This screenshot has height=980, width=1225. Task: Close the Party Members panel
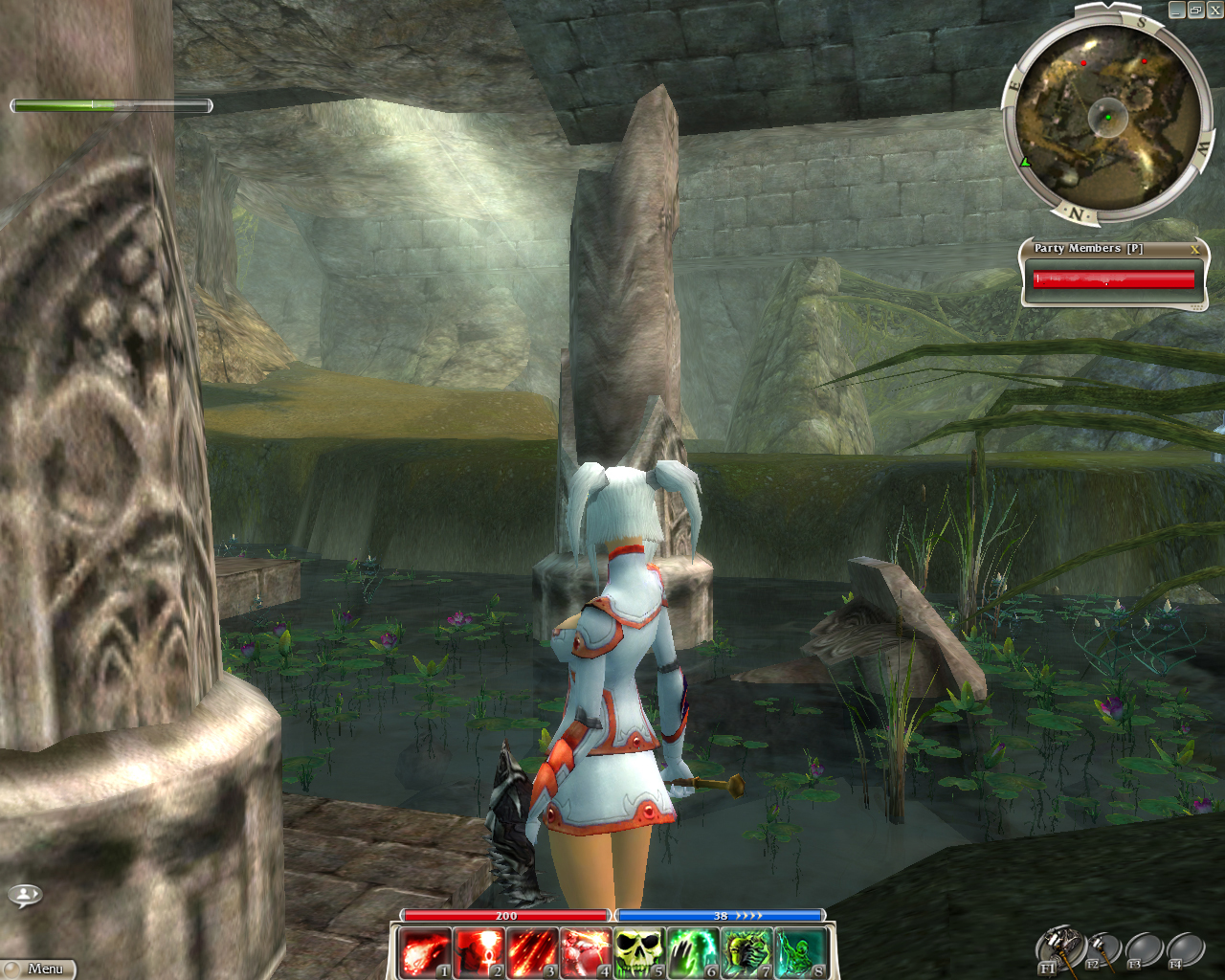coord(1194,249)
